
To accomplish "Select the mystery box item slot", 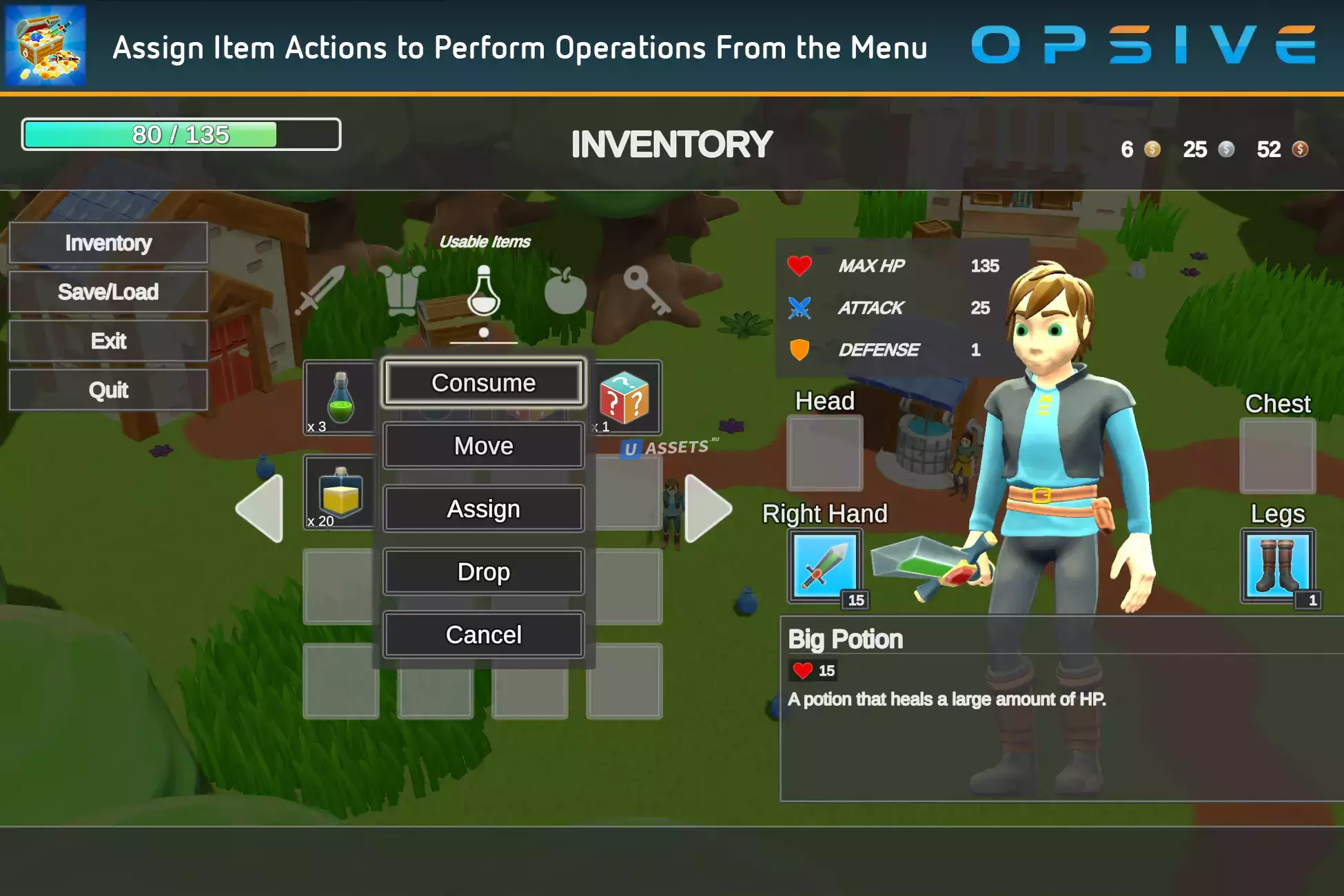I will [624, 398].
